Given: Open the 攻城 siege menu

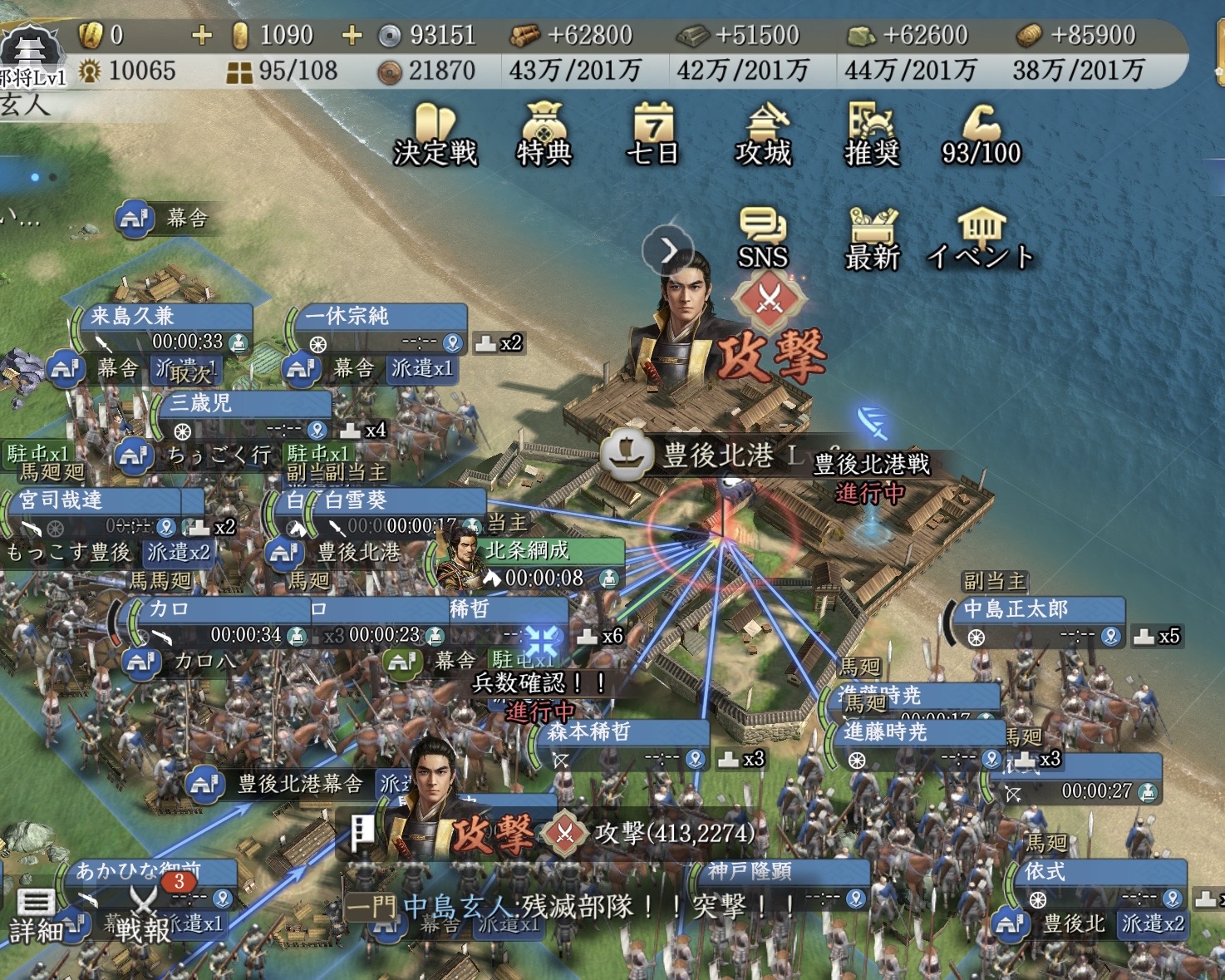Looking at the screenshot, I should point(763,135).
